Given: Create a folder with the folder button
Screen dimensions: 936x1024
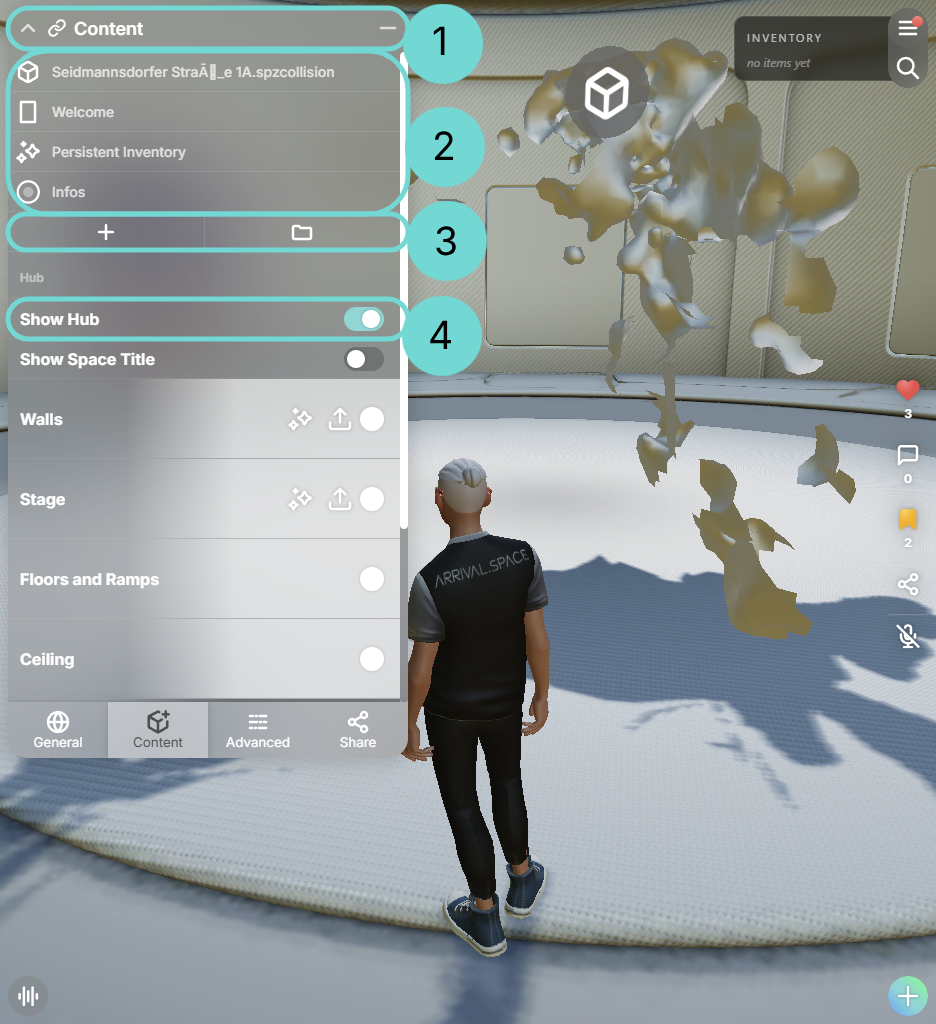Looking at the screenshot, I should pos(302,233).
